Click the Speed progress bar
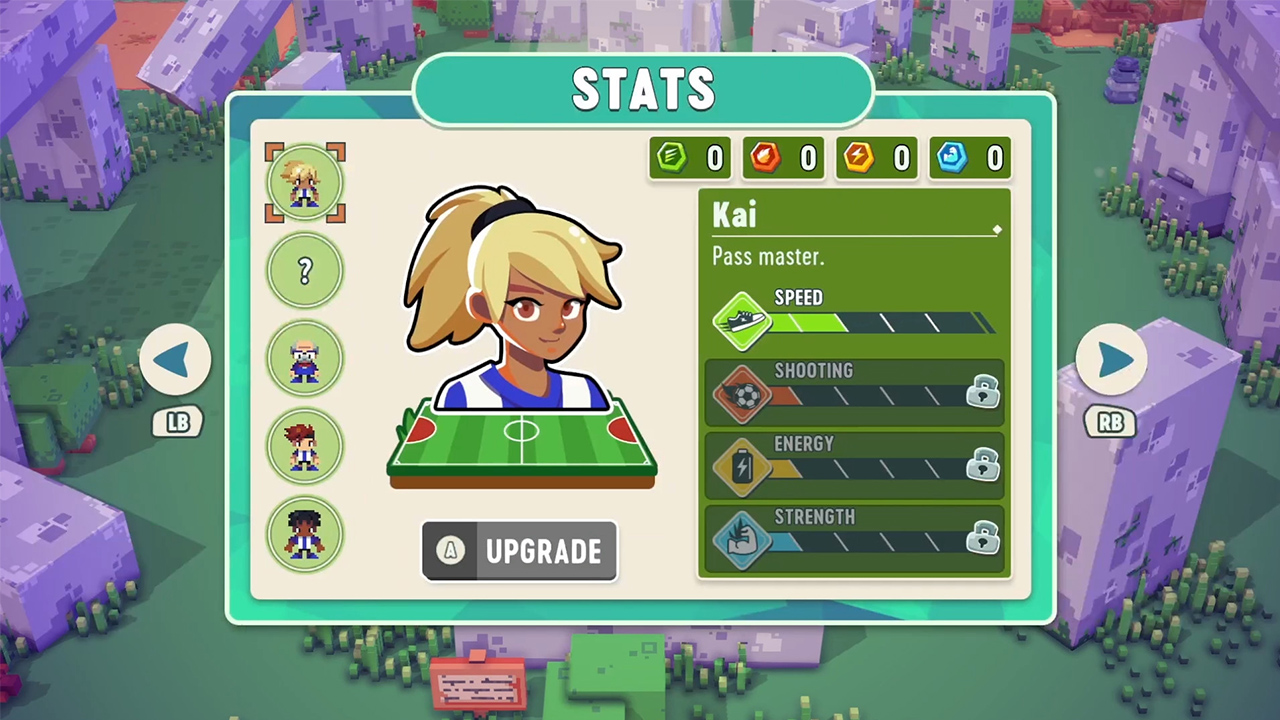Viewport: 1280px width, 720px height. pos(880,322)
